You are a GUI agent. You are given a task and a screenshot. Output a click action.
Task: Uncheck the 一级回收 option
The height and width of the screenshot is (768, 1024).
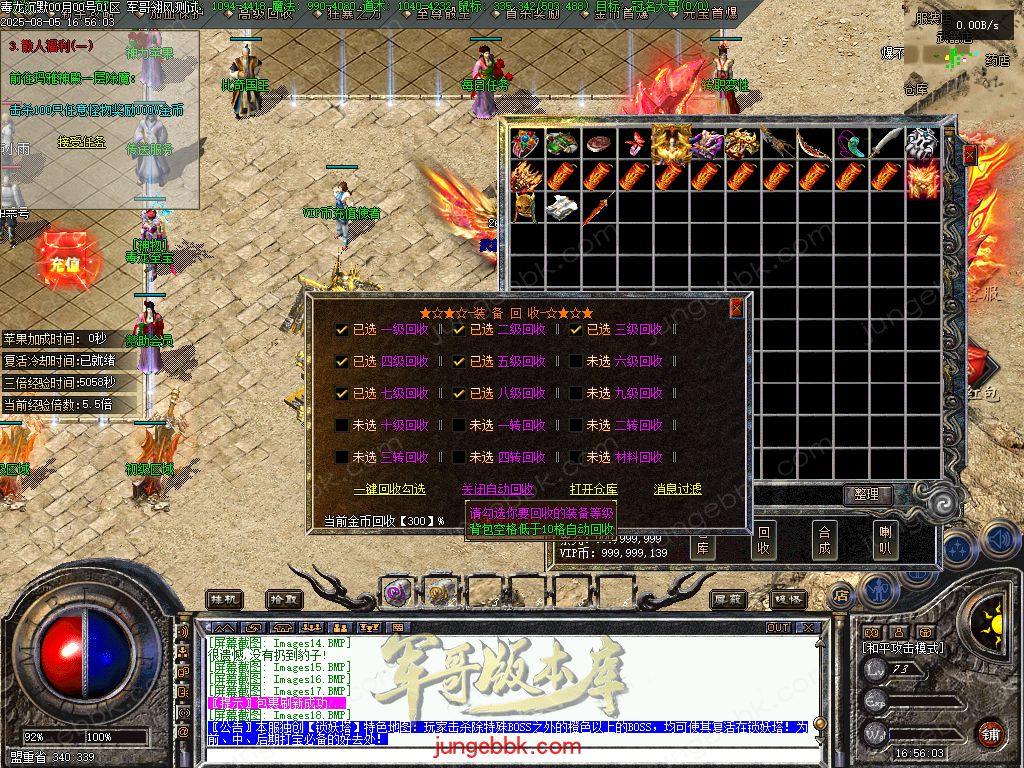(x=343, y=329)
